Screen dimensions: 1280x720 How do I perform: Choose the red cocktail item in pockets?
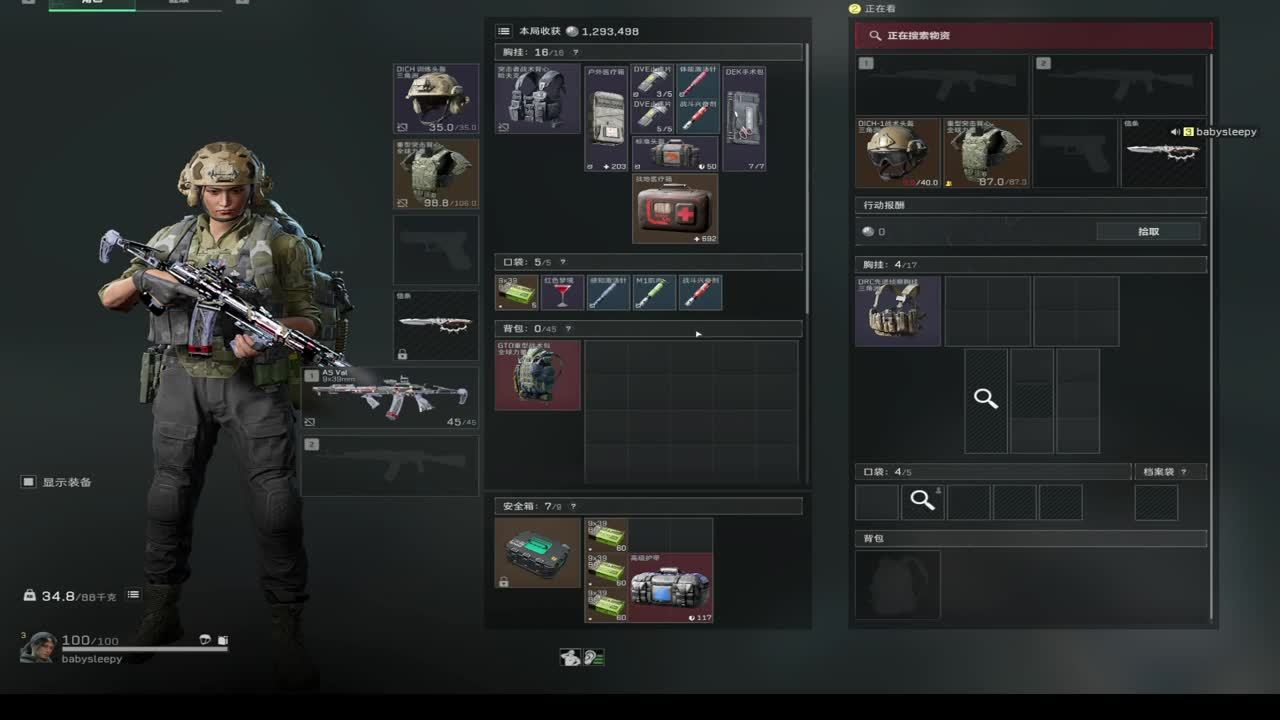[562, 292]
